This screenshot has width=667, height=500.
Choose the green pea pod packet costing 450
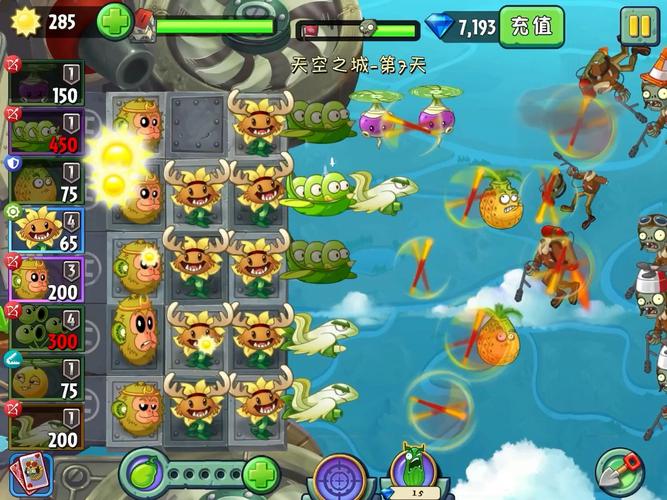[47, 130]
